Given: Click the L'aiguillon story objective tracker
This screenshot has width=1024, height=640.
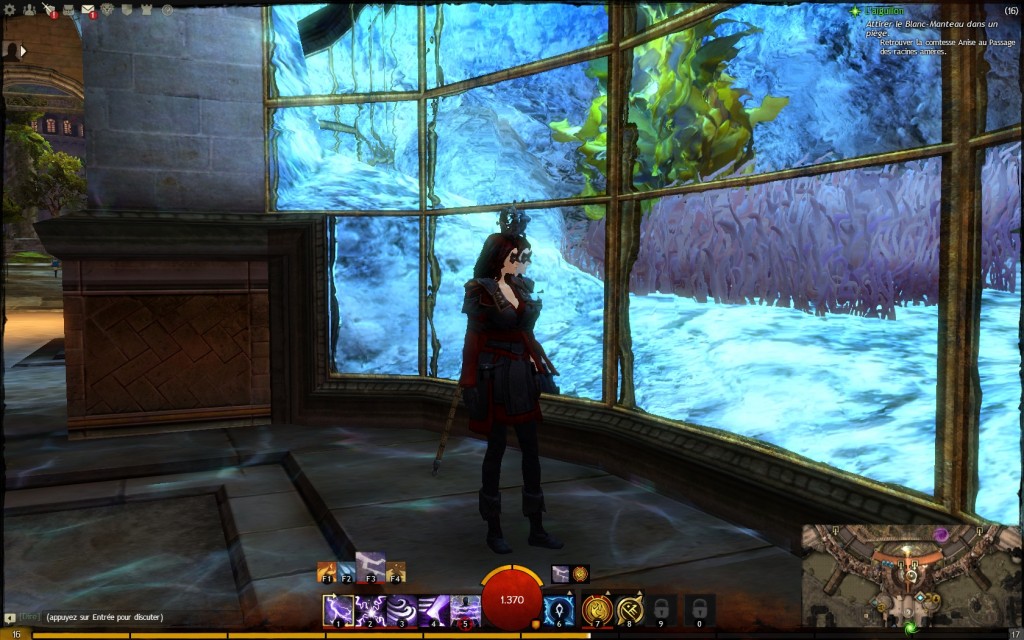Looking at the screenshot, I should pos(880,11).
